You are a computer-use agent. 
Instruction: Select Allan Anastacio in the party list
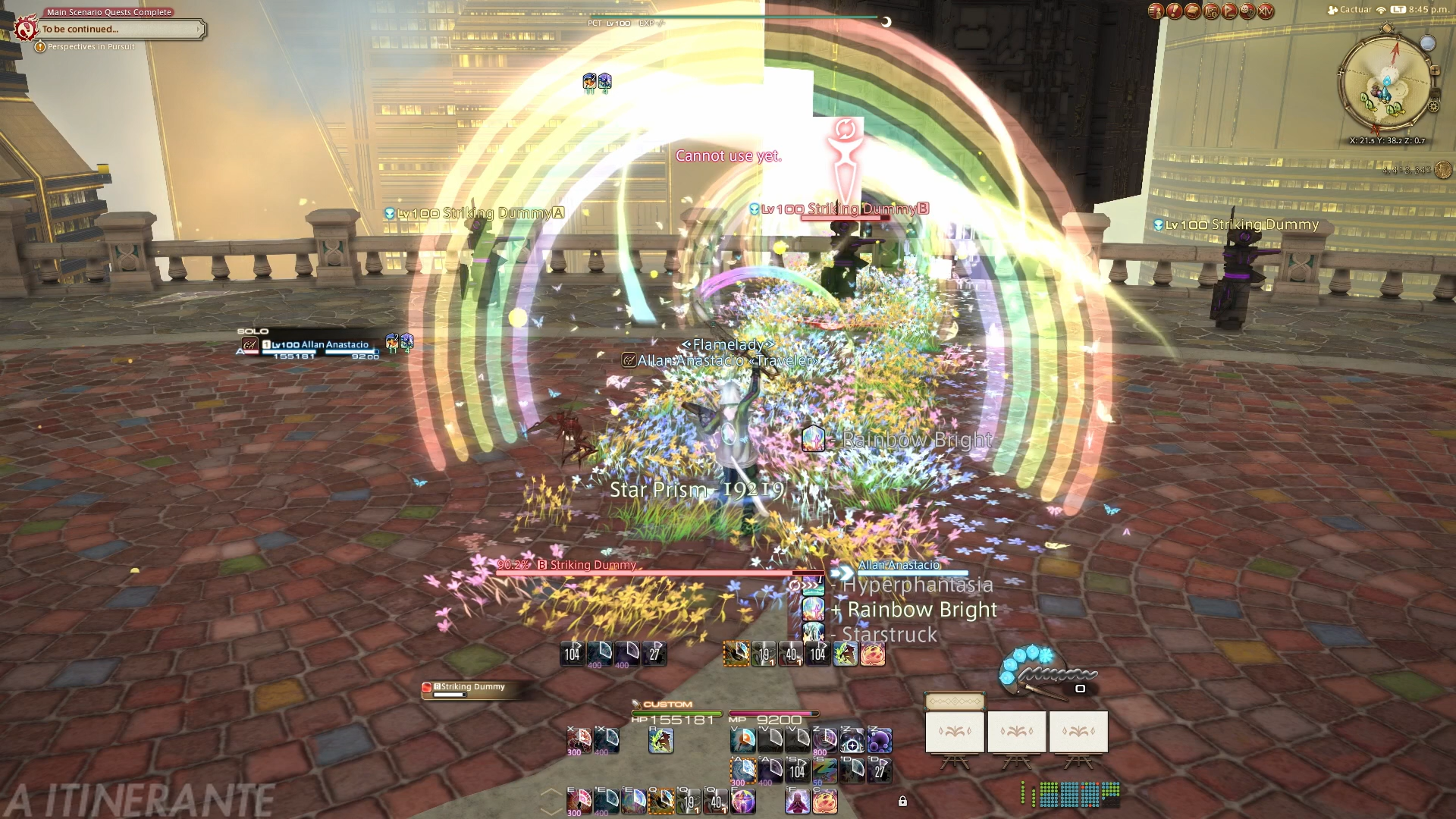click(318, 346)
